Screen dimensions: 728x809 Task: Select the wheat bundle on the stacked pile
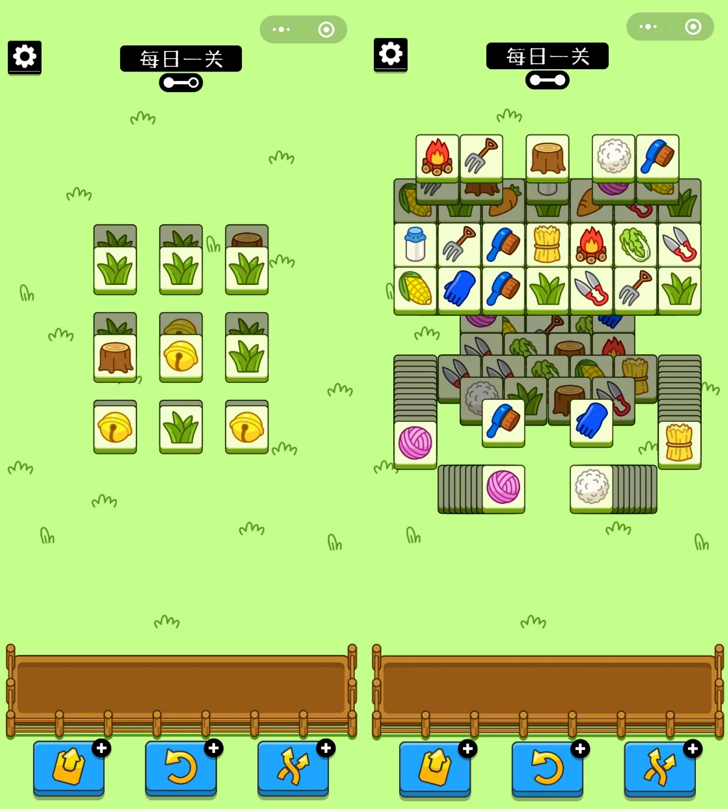(679, 445)
